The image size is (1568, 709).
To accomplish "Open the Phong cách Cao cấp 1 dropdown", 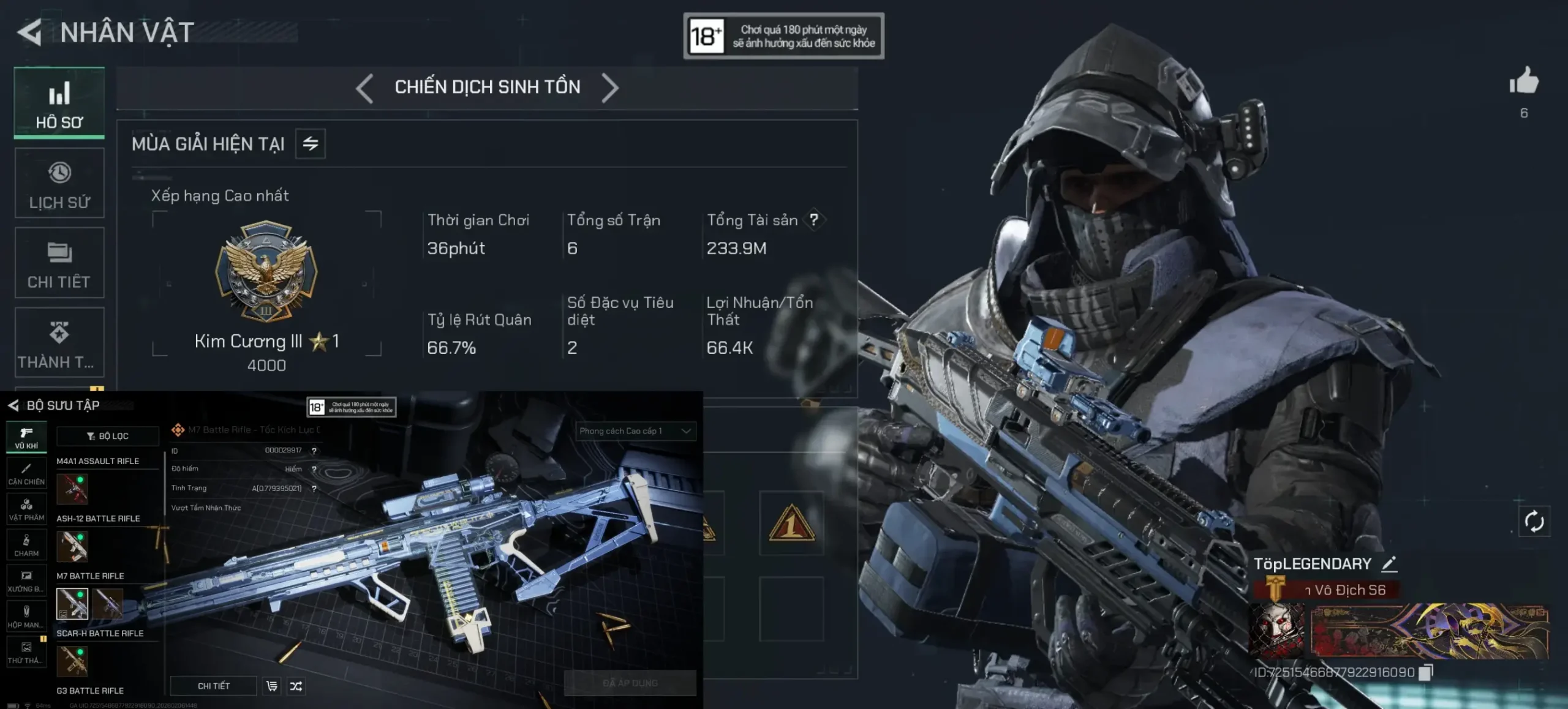I will (635, 431).
